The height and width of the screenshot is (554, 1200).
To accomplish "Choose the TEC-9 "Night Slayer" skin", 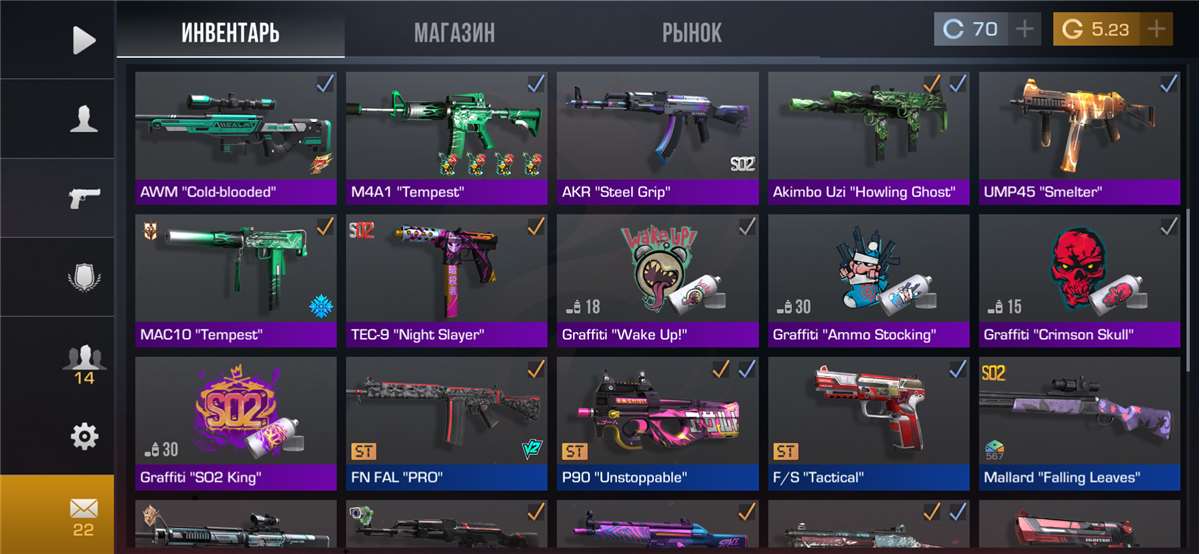I will pos(447,273).
